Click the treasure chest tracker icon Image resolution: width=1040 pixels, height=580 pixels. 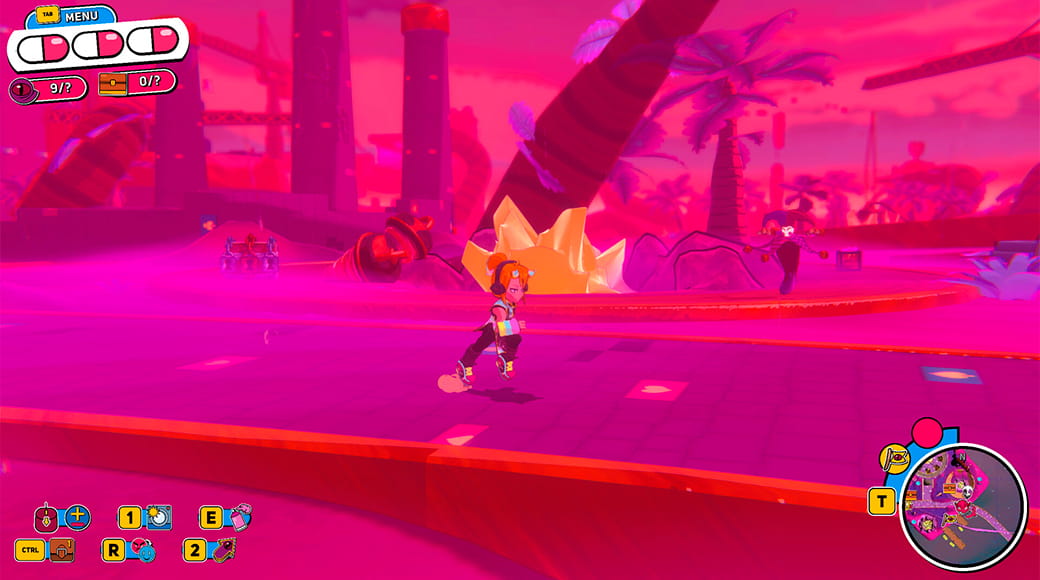112,84
